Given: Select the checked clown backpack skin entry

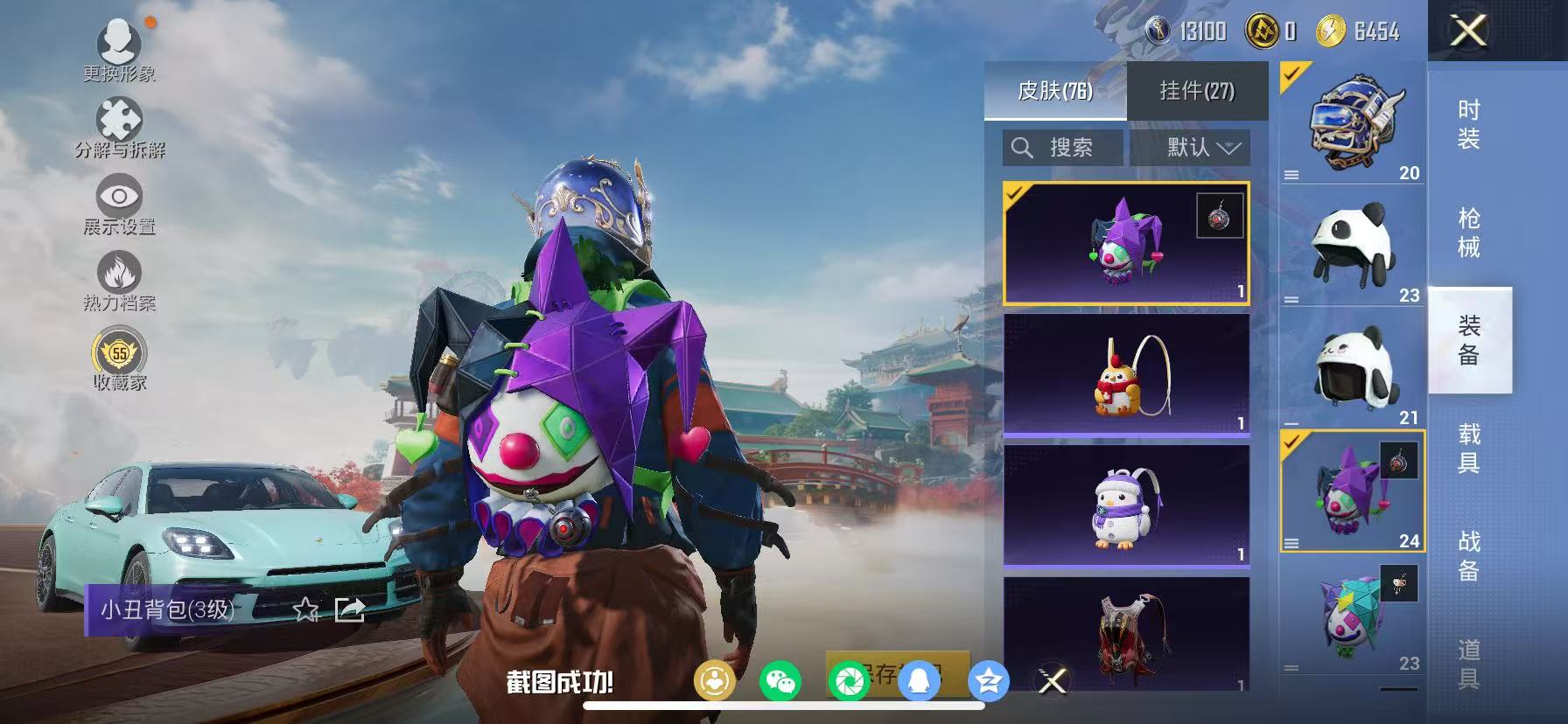Looking at the screenshot, I should coord(1127,242).
